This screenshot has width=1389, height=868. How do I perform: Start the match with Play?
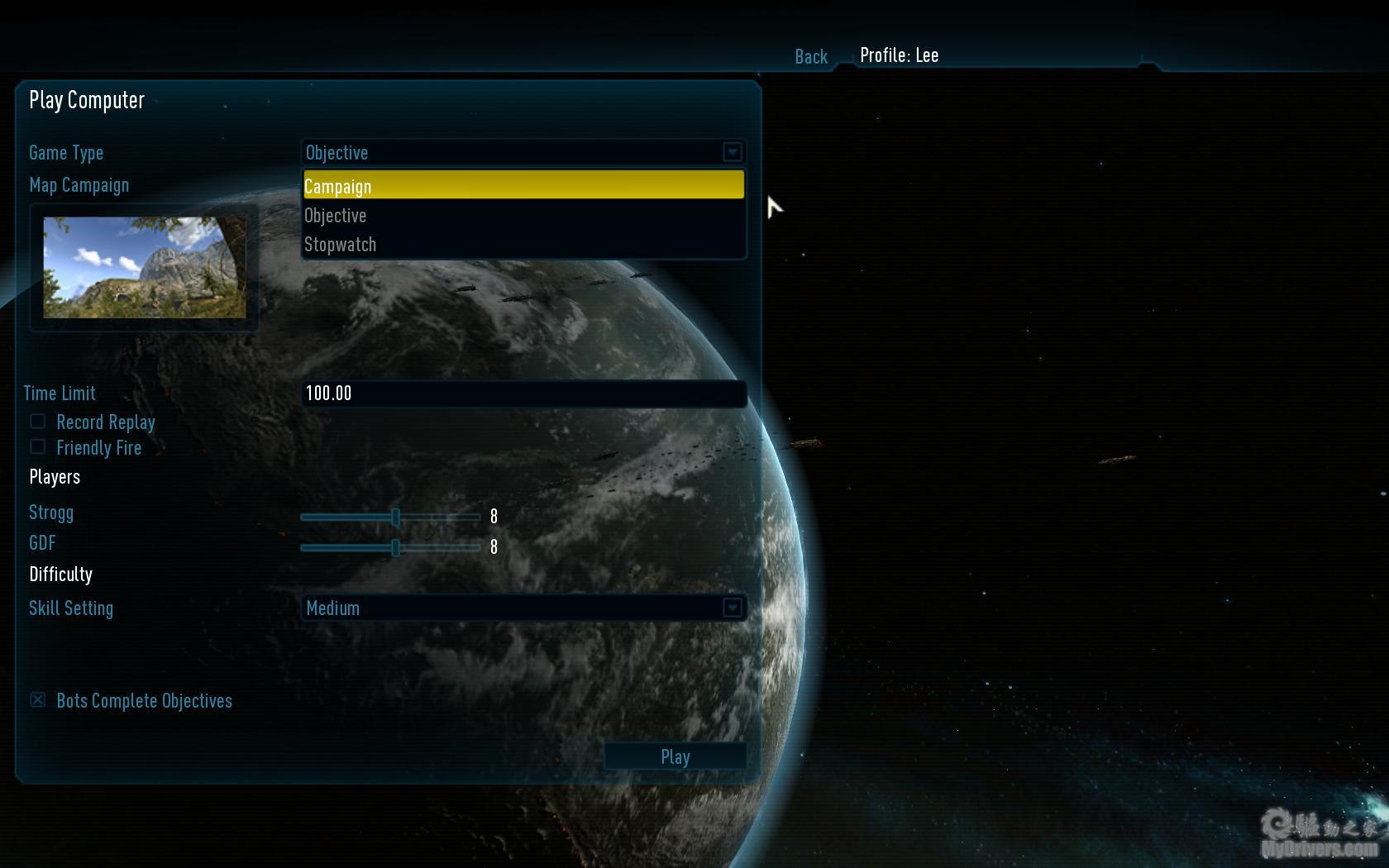[675, 756]
